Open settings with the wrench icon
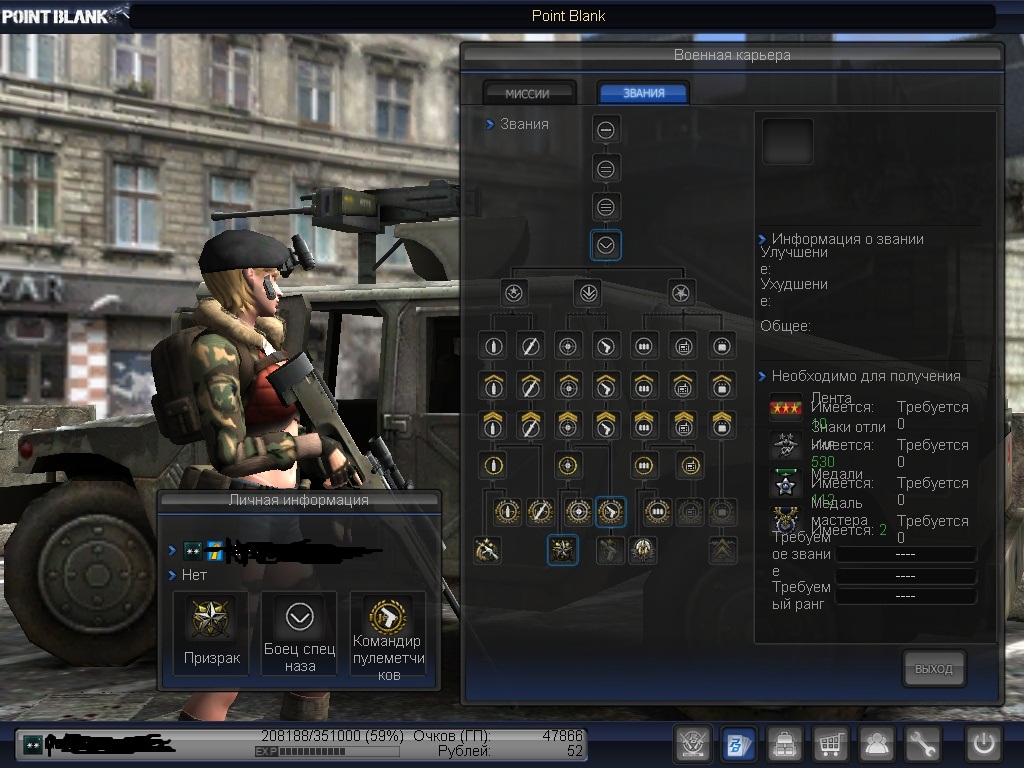This screenshot has height=768, width=1024. coord(923,744)
